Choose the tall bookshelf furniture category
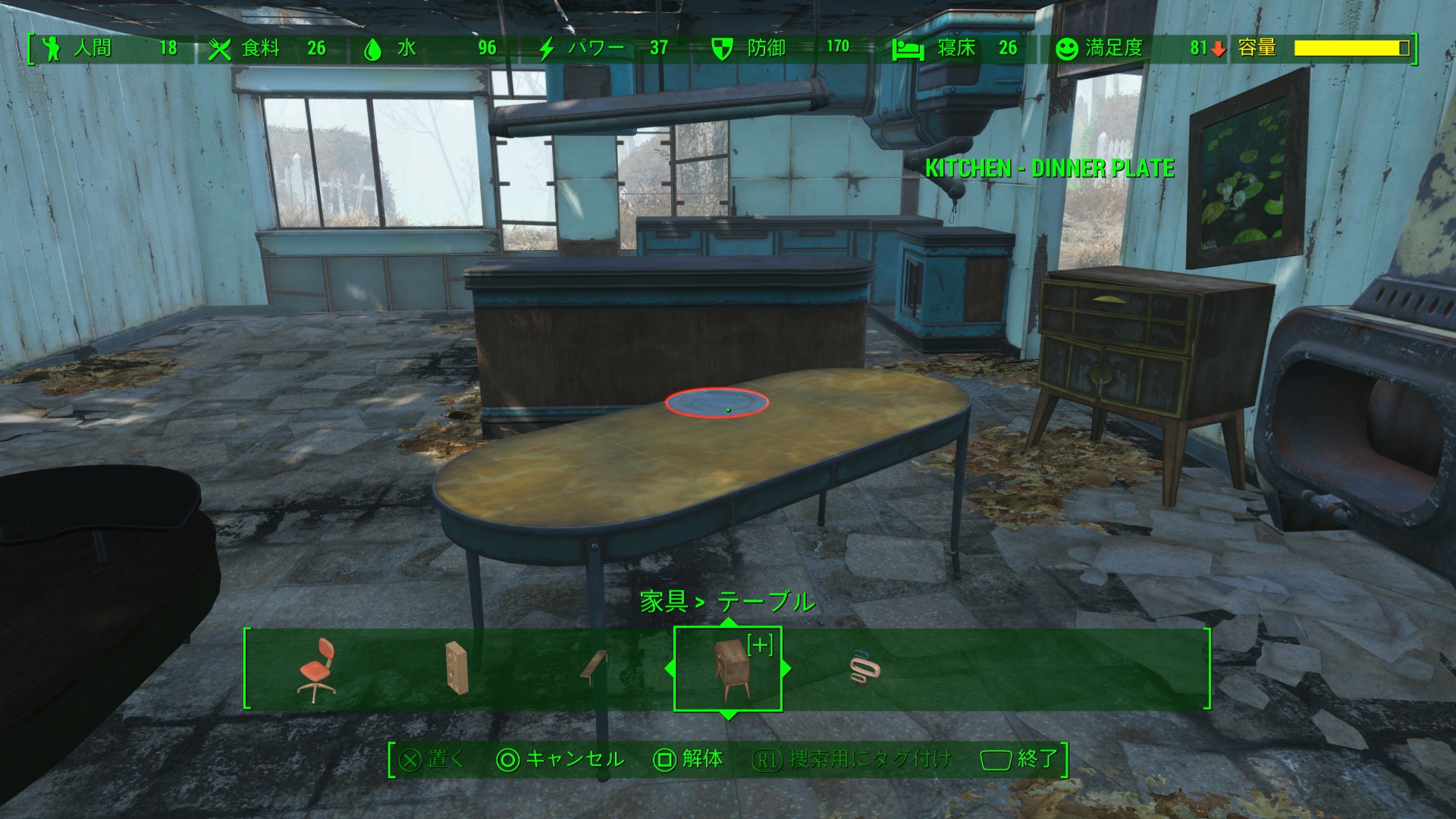Viewport: 1456px width, 819px height. (456, 668)
